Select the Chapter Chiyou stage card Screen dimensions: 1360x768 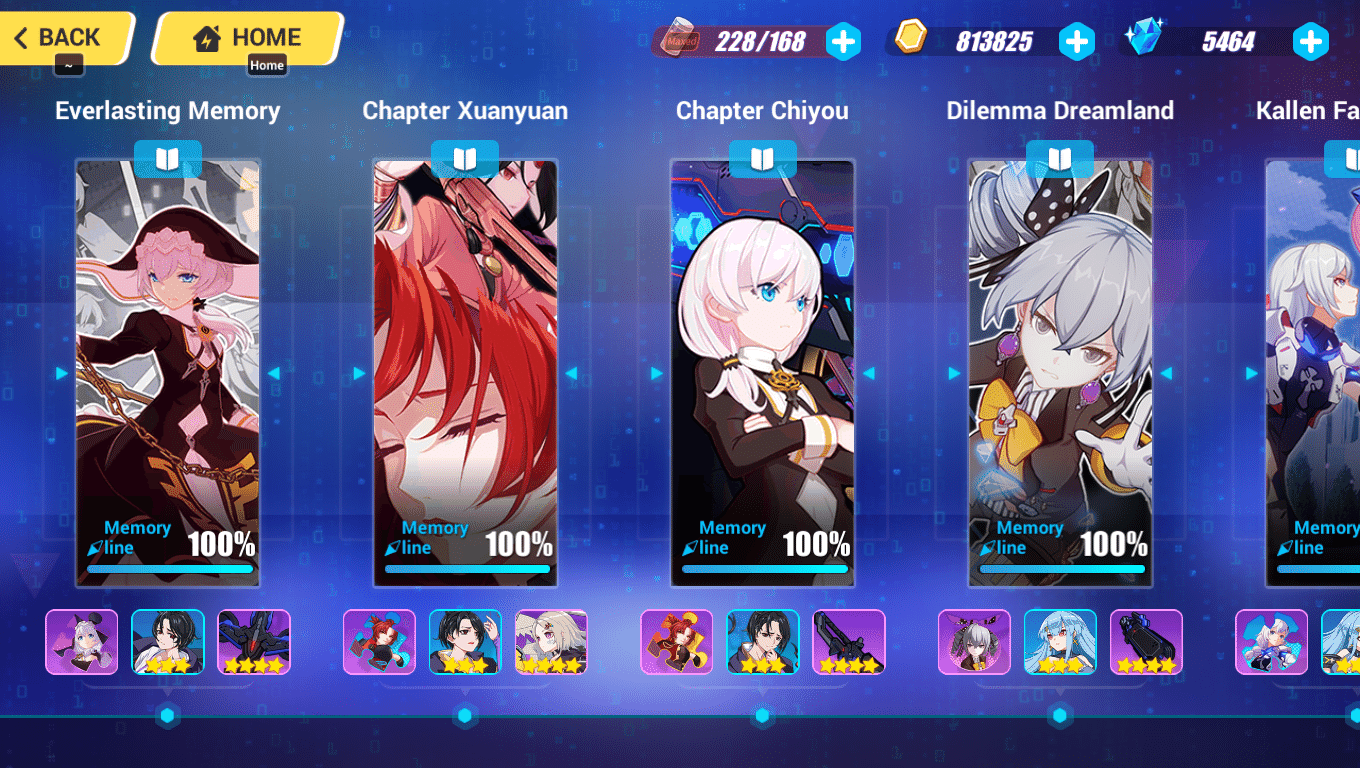pyautogui.click(x=762, y=370)
